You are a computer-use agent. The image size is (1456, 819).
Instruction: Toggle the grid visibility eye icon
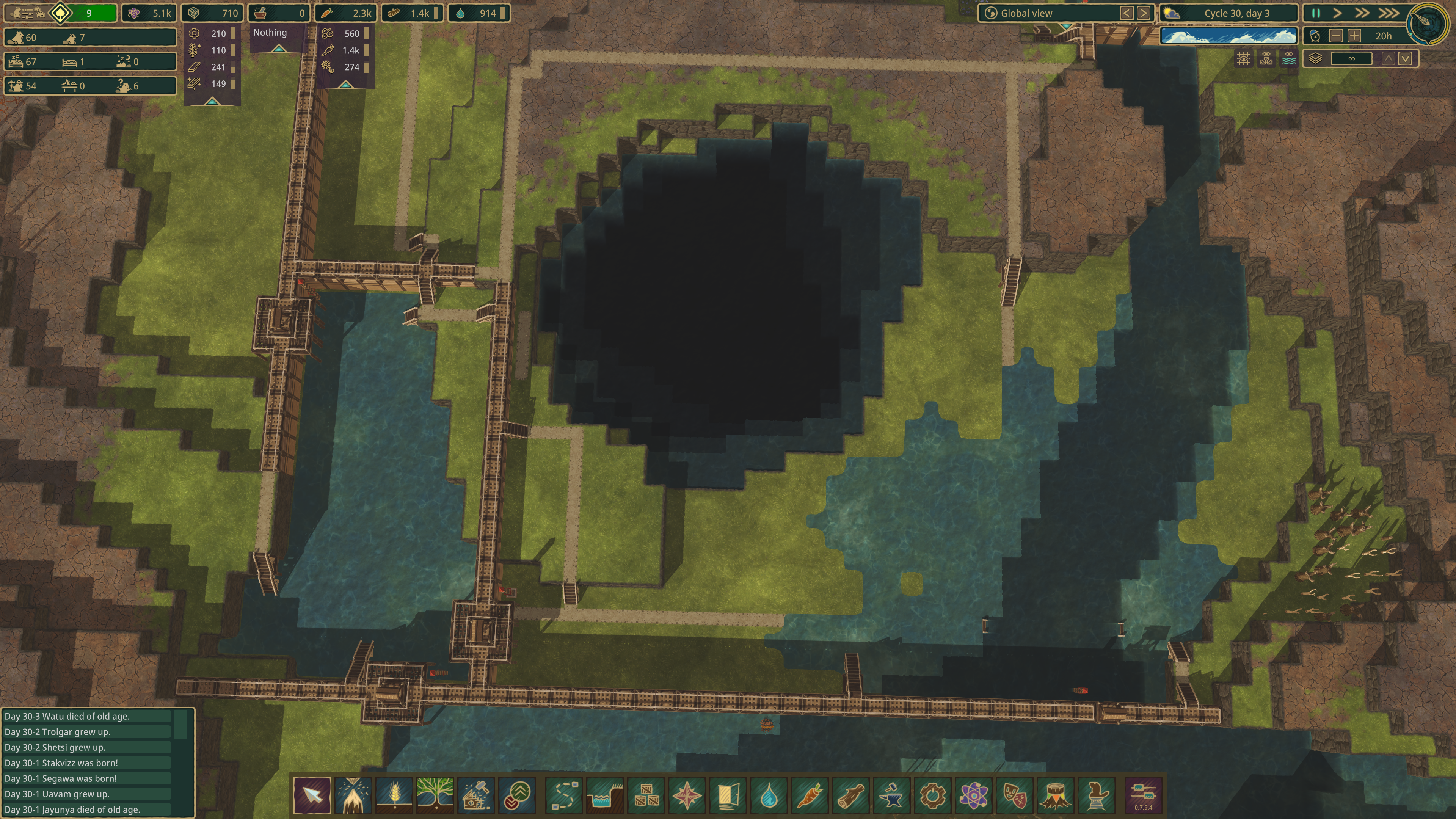click(1244, 59)
